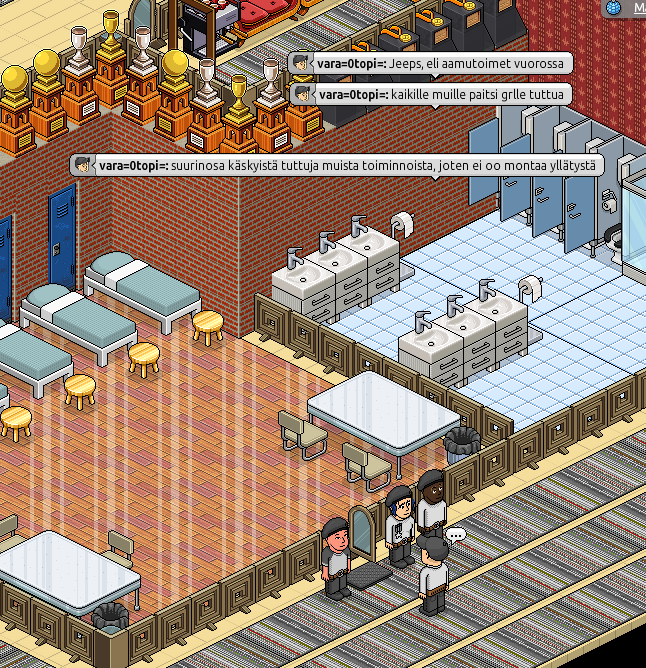Select the "kaikille muille paitsi grlle tuttua" chat bubble
The width and height of the screenshot is (646, 668).
[430, 94]
